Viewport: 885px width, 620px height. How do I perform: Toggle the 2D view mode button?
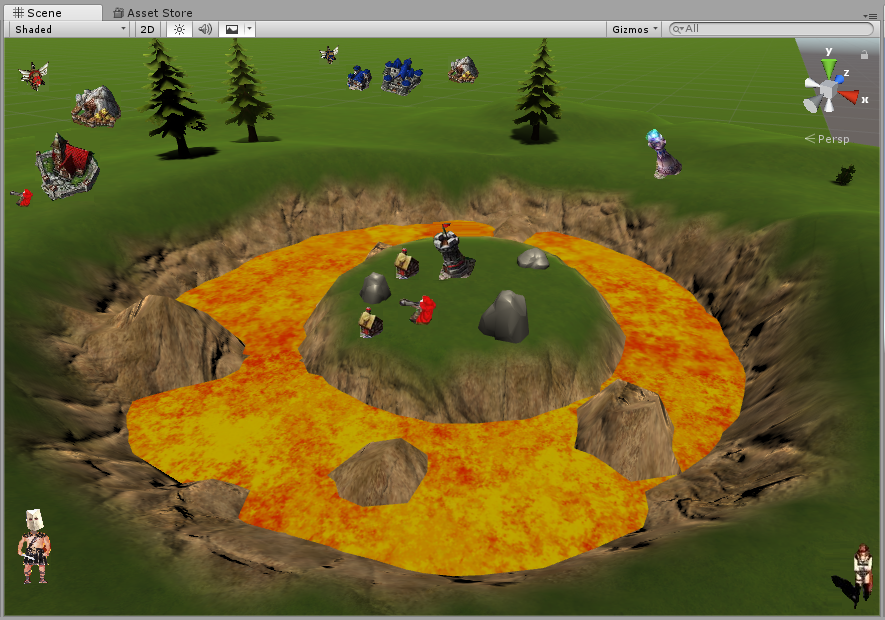point(148,29)
